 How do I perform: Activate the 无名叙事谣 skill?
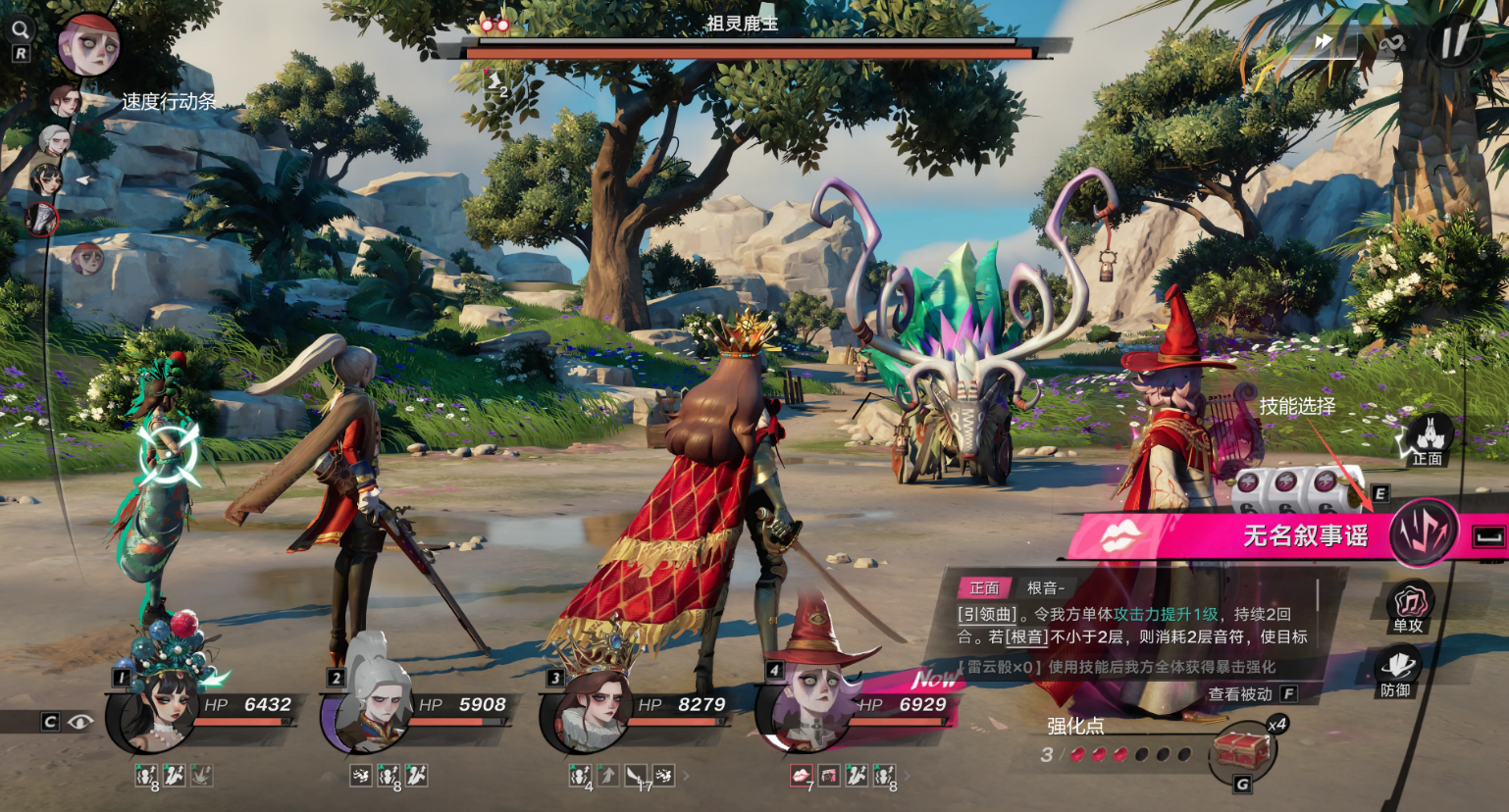point(1305,535)
